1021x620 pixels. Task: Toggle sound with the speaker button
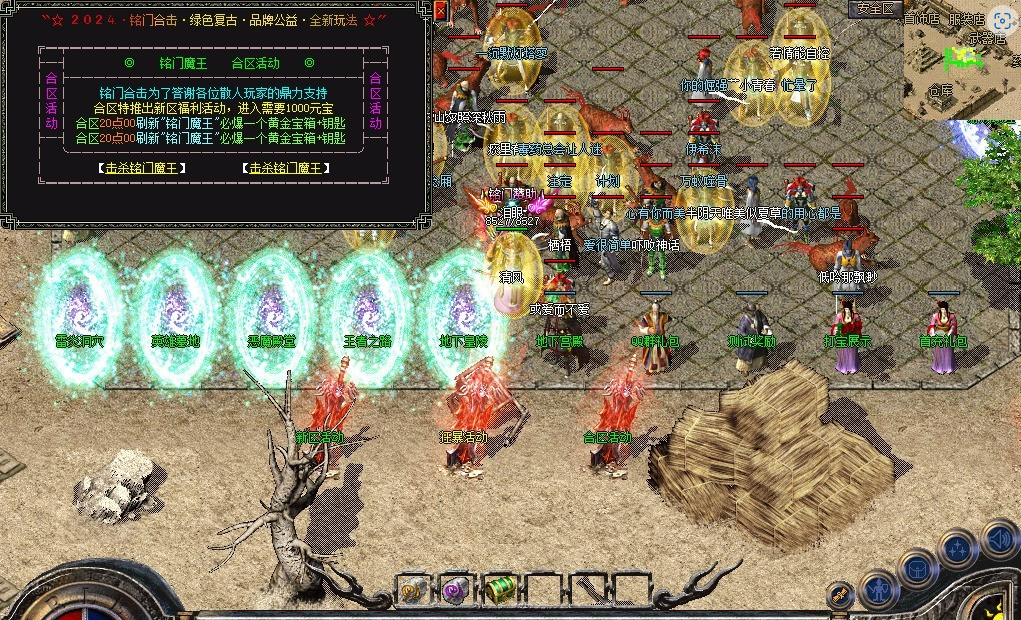click(1000, 540)
